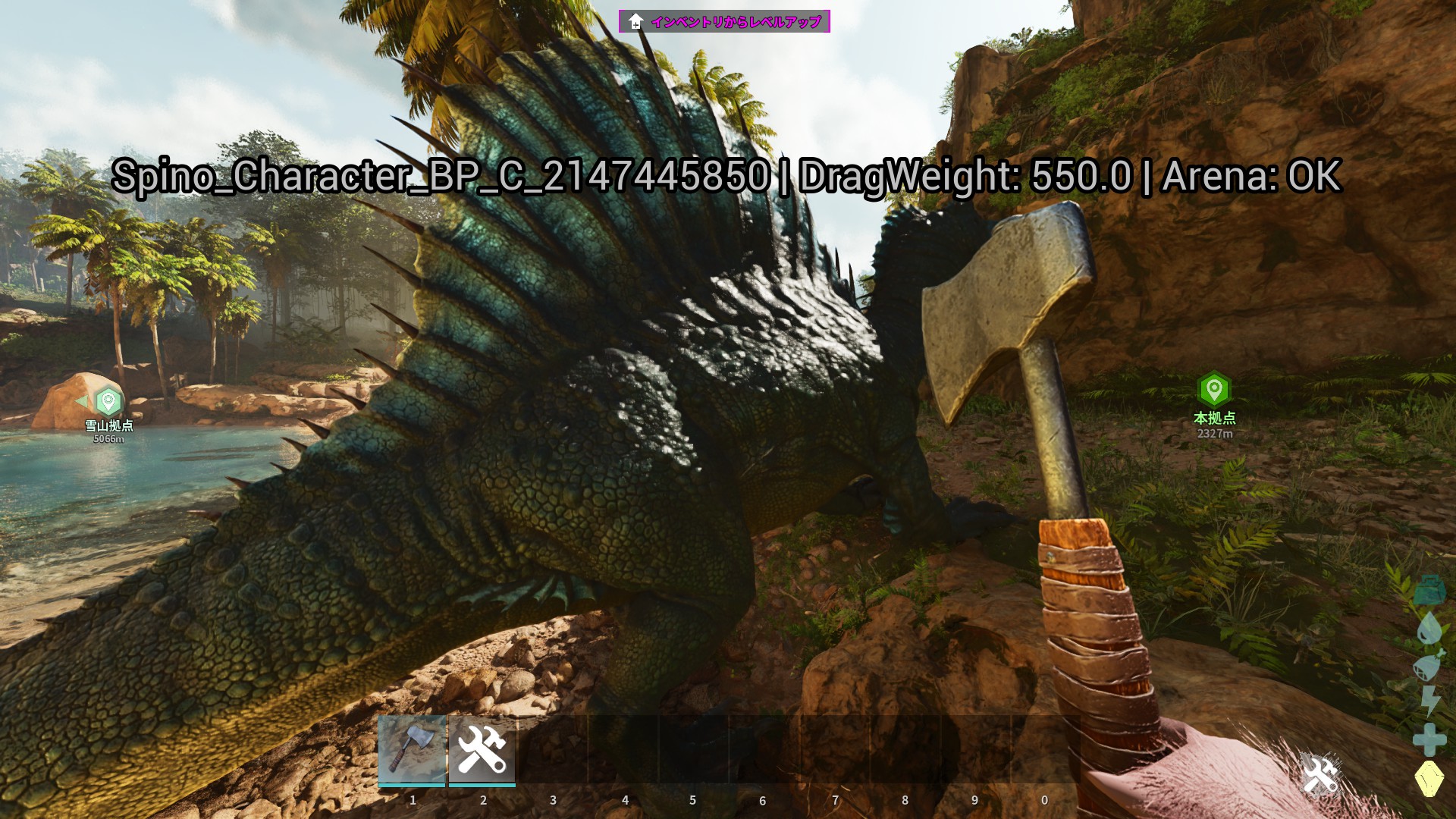The image size is (1456, 819).
Task: Click the health cross status icon
Action: [1429, 739]
